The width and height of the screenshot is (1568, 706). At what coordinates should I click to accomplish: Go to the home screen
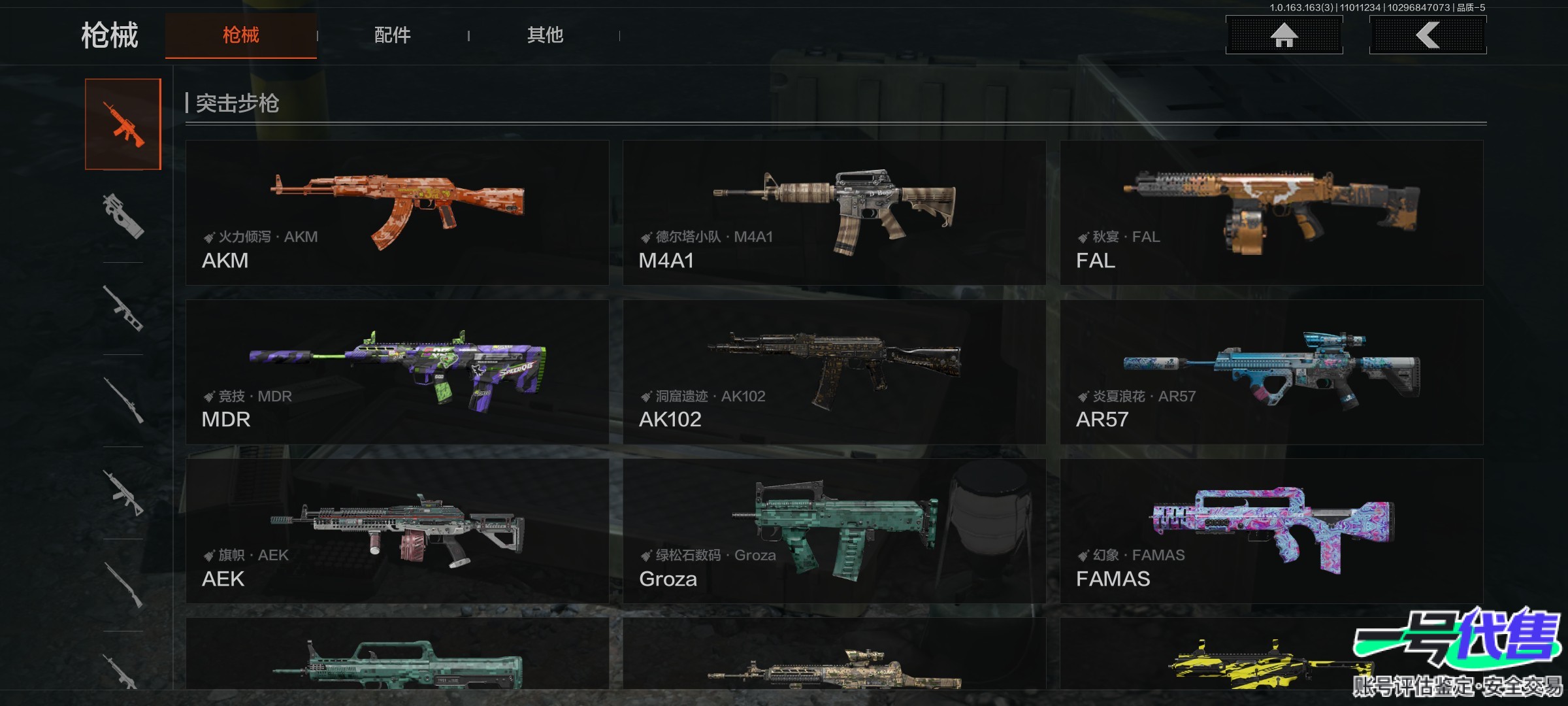pyautogui.click(x=1284, y=35)
